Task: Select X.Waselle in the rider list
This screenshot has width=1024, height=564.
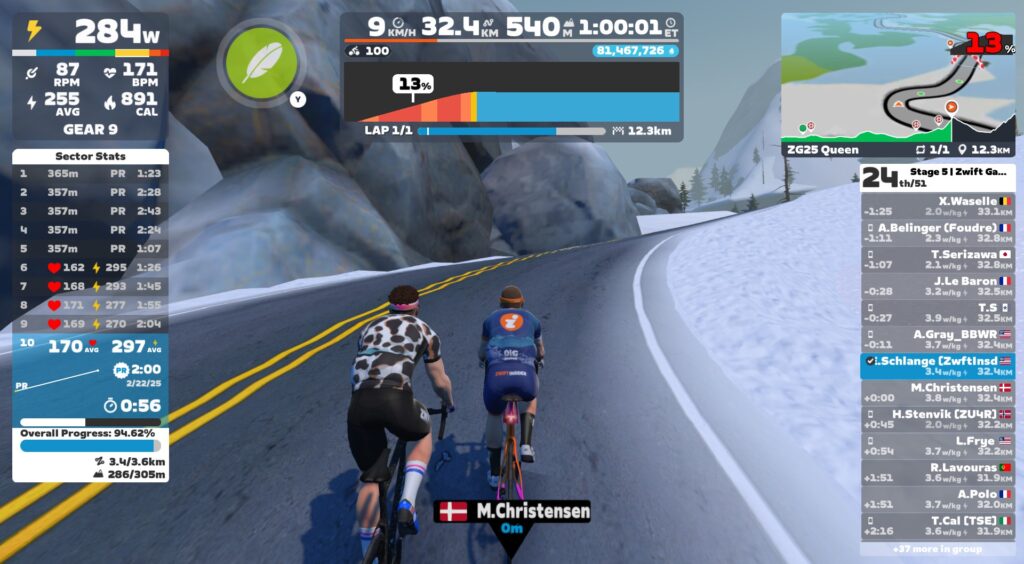Action: click(937, 206)
